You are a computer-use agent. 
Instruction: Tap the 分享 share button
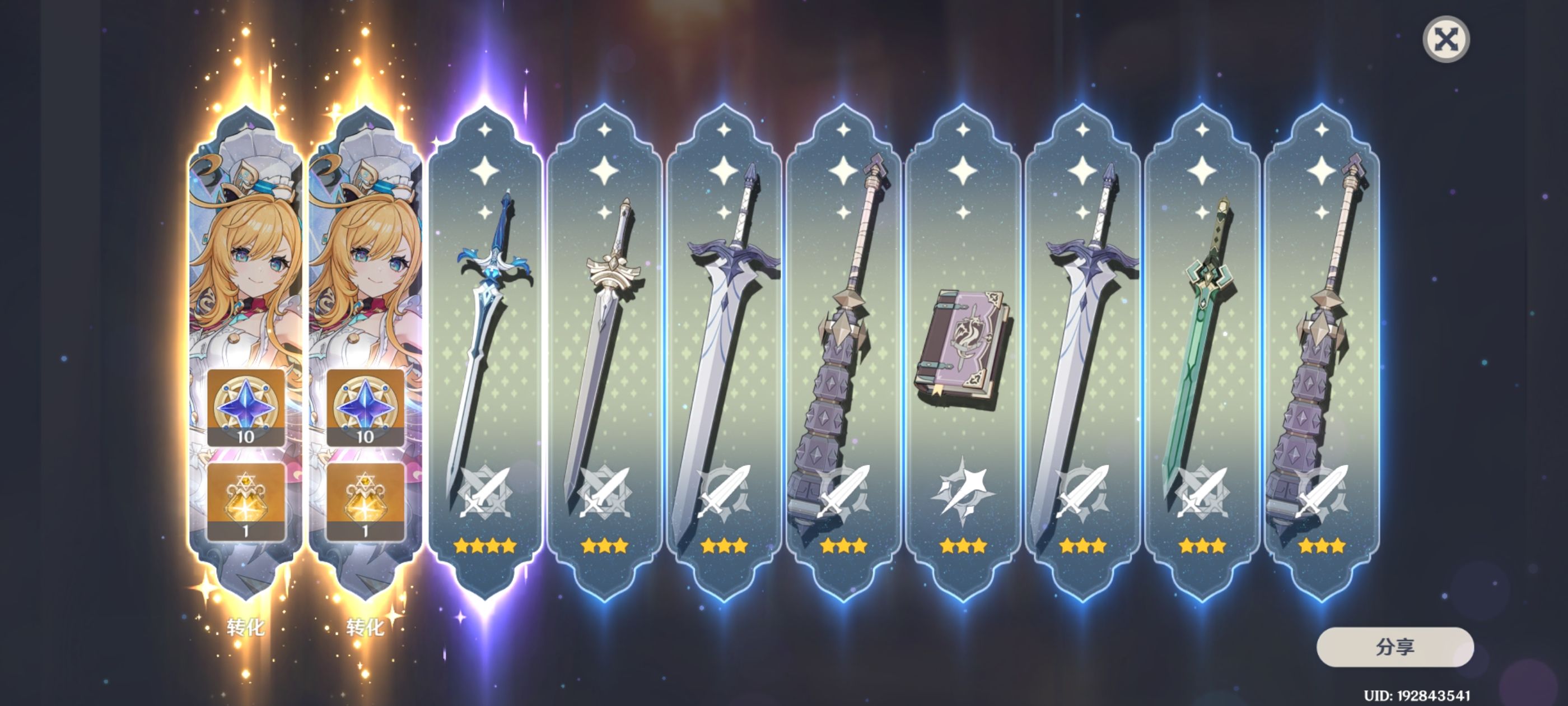(1394, 647)
